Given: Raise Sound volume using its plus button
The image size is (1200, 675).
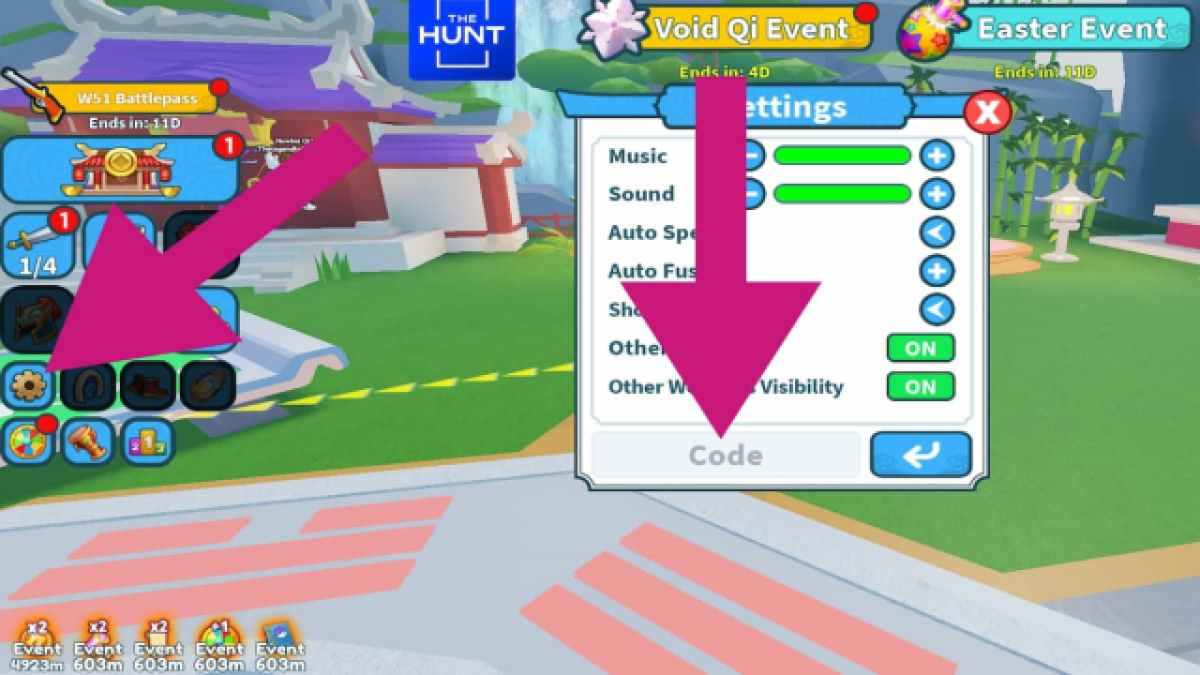Looking at the screenshot, I should tap(937, 194).
